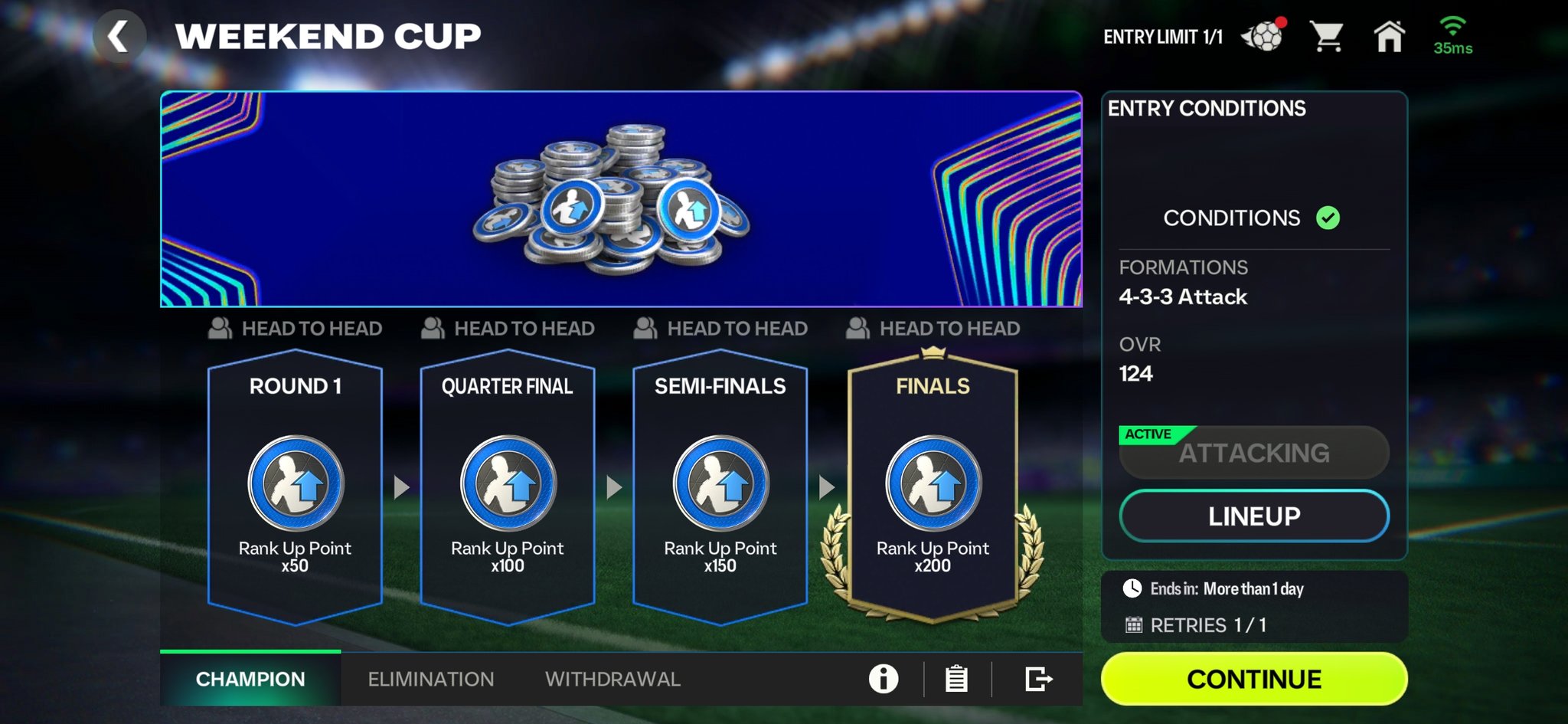Screen dimensions: 1568x724
Task: Go back using the arrow button
Action: 119,36
